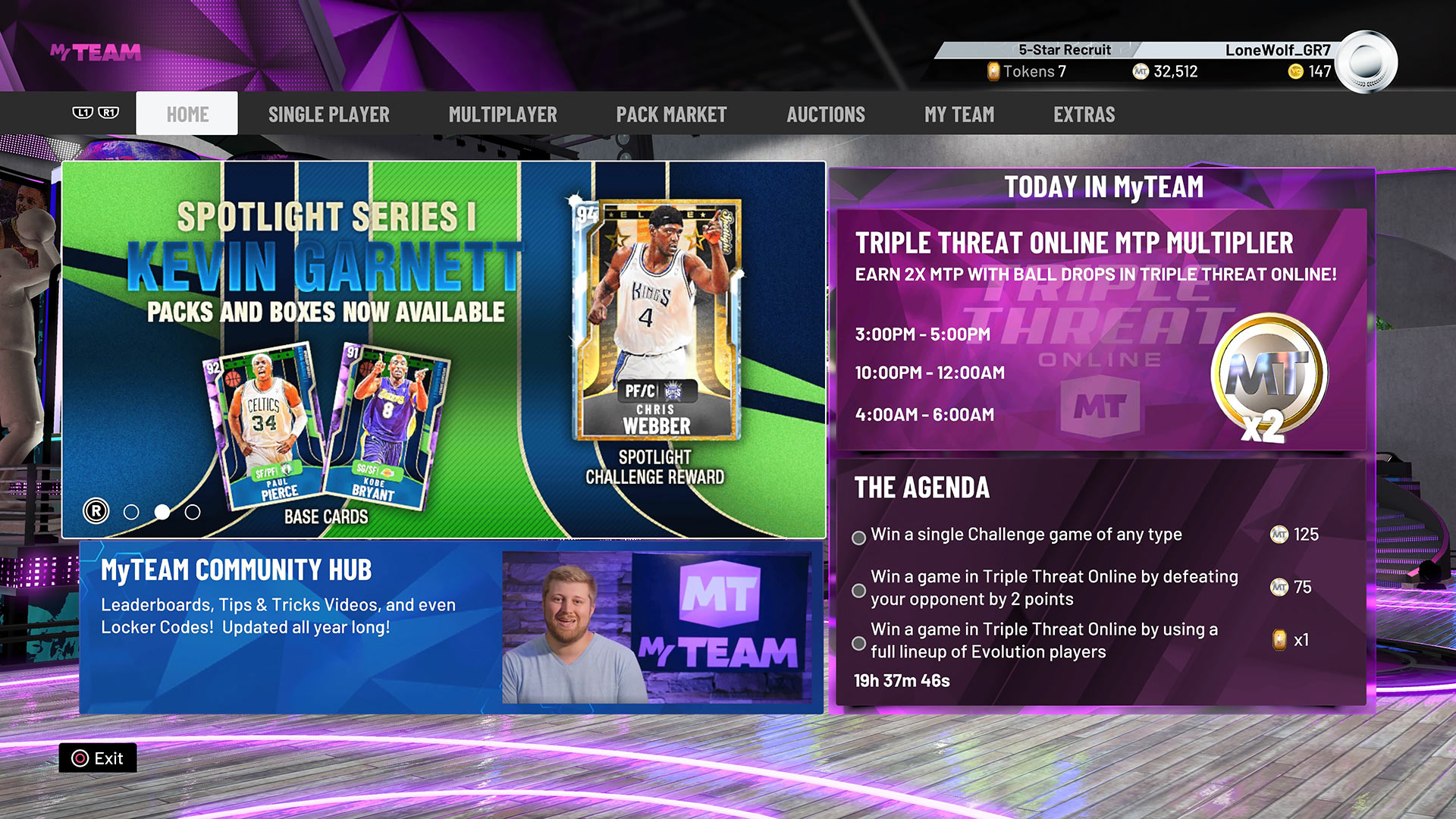
Task: Advance to the first carousel slide dot
Action: (130, 512)
